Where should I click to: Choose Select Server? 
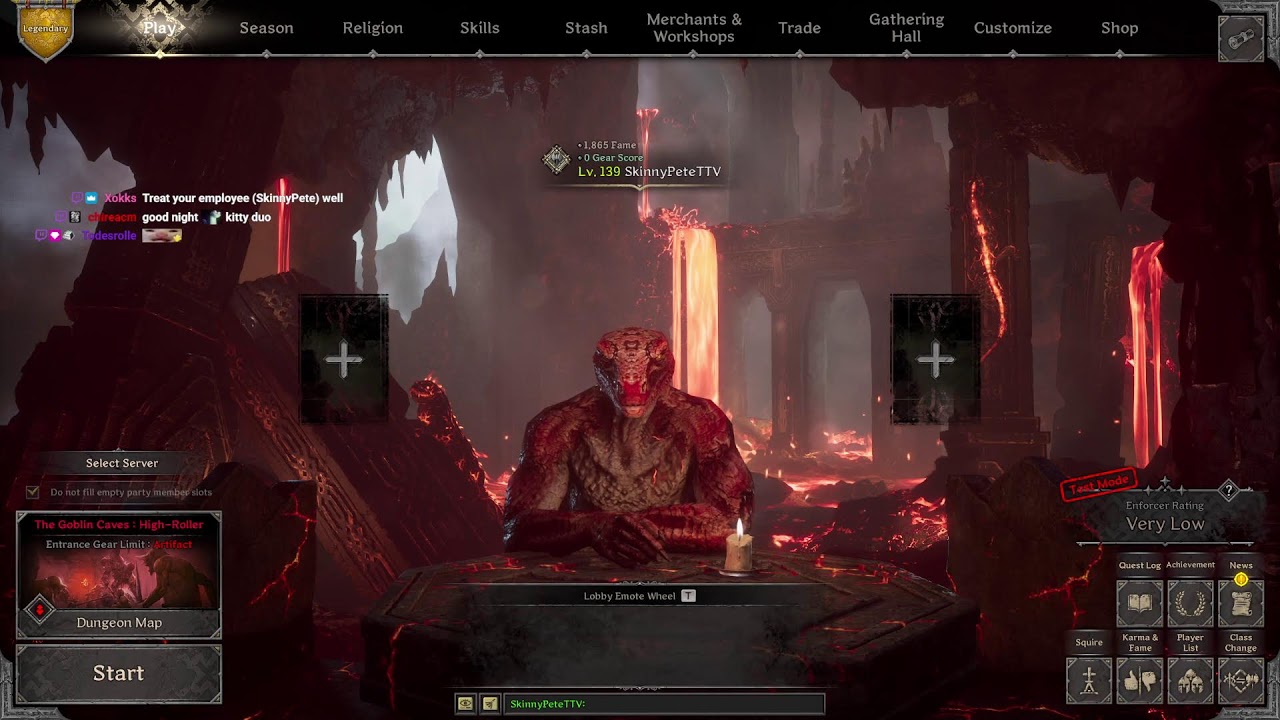(121, 463)
